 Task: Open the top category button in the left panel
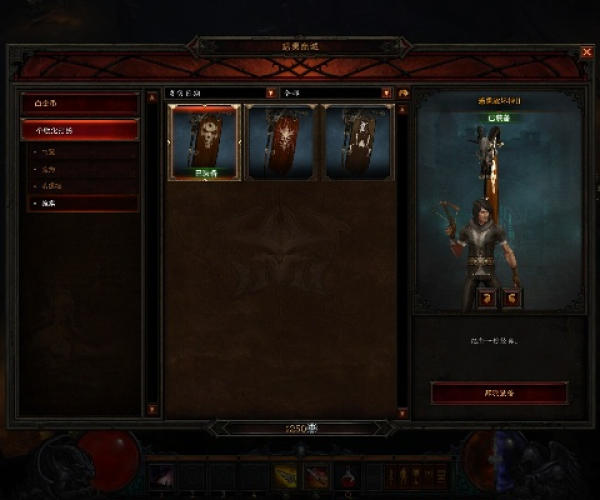coord(79,104)
